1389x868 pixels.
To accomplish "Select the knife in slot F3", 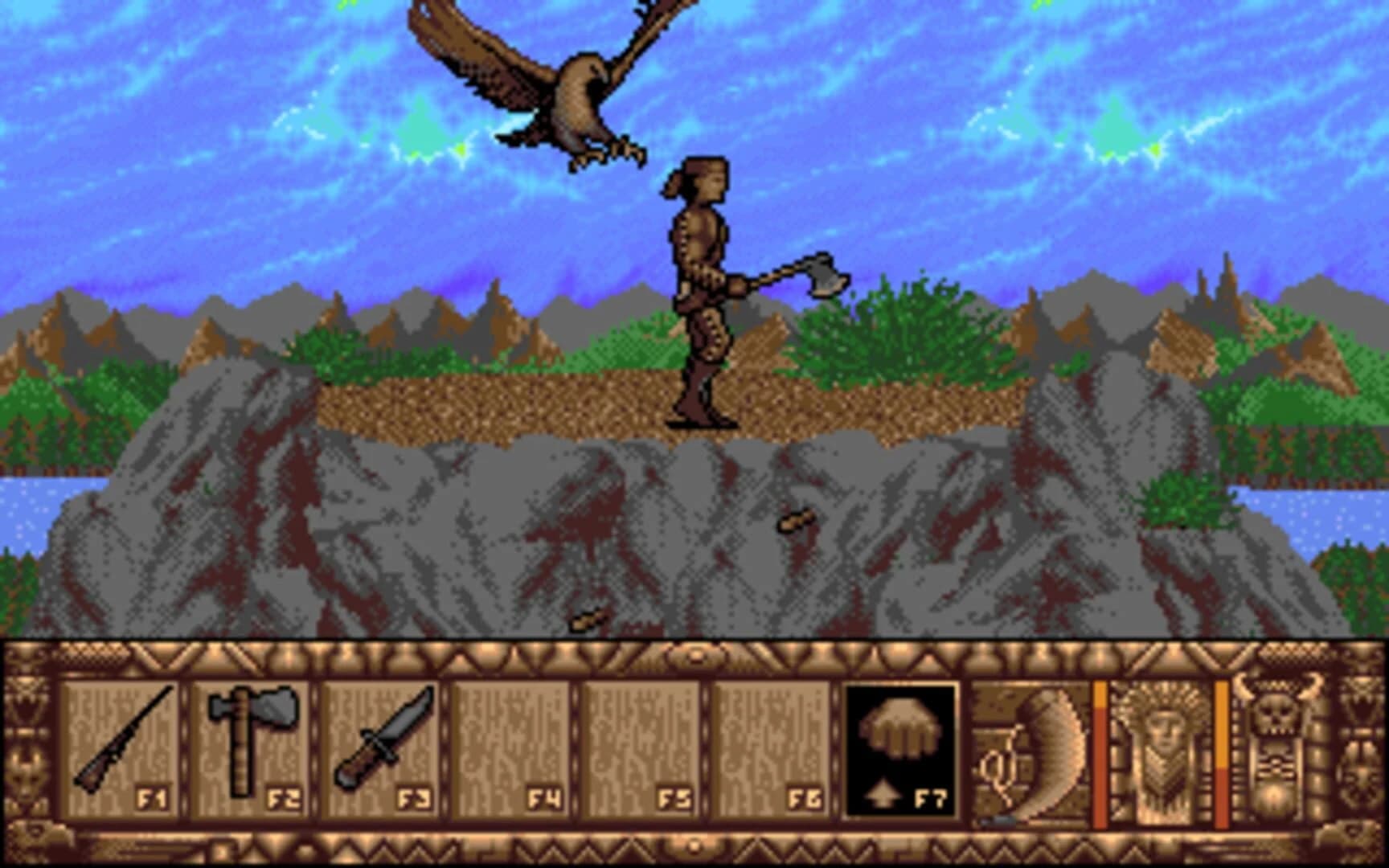I will point(378,743).
